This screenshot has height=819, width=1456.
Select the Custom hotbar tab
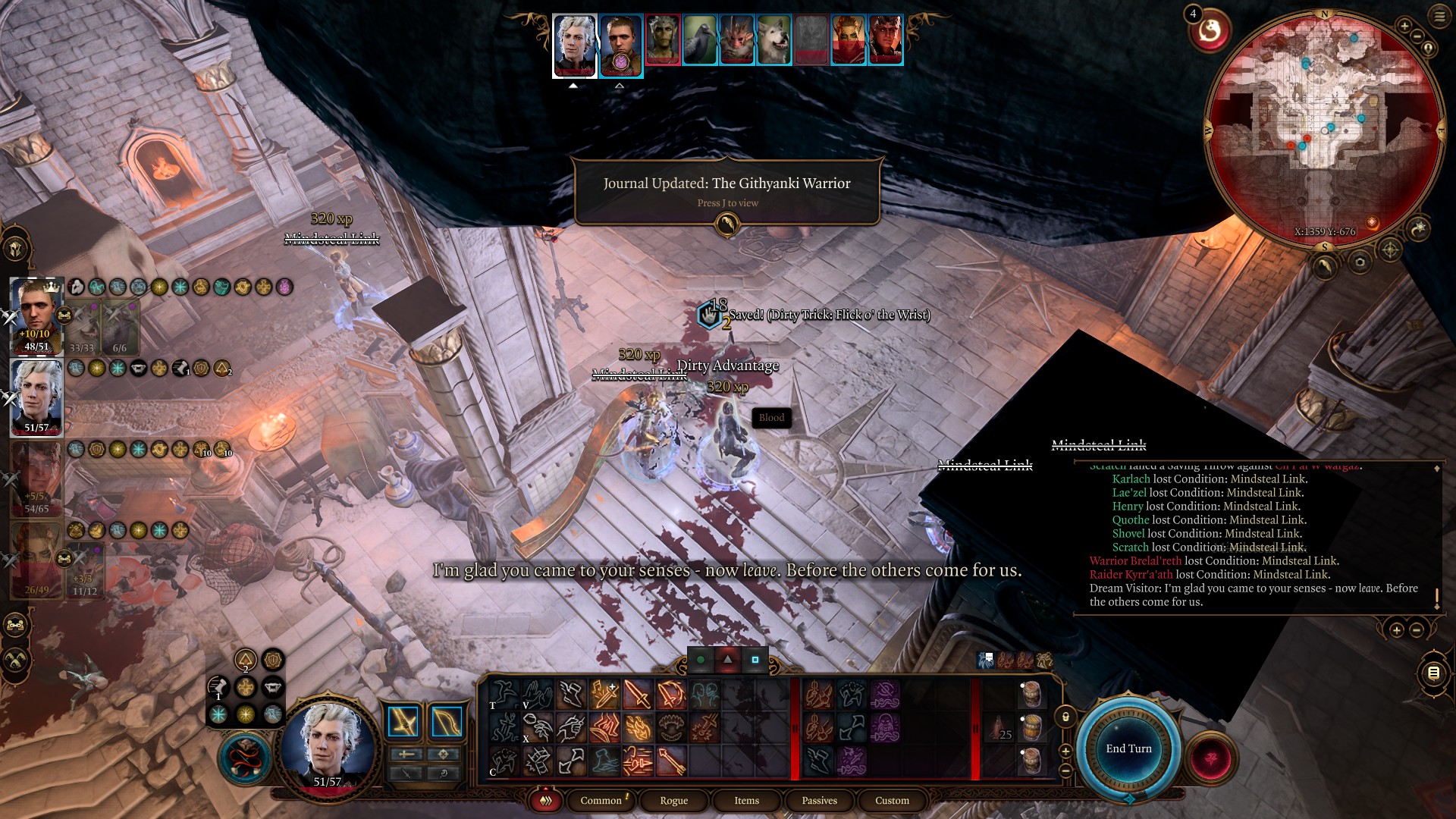(x=892, y=800)
